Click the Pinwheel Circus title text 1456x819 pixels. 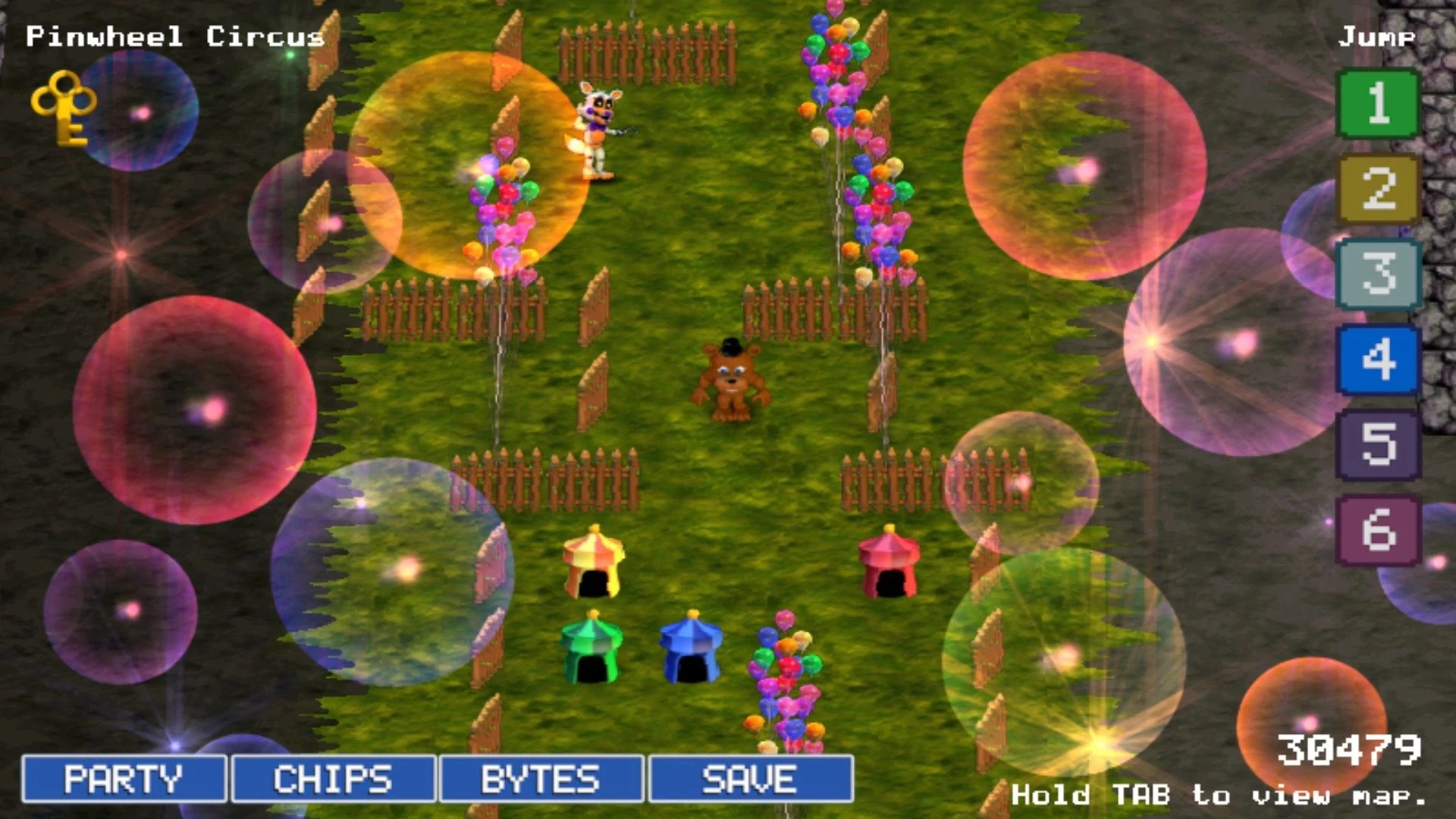[174, 36]
